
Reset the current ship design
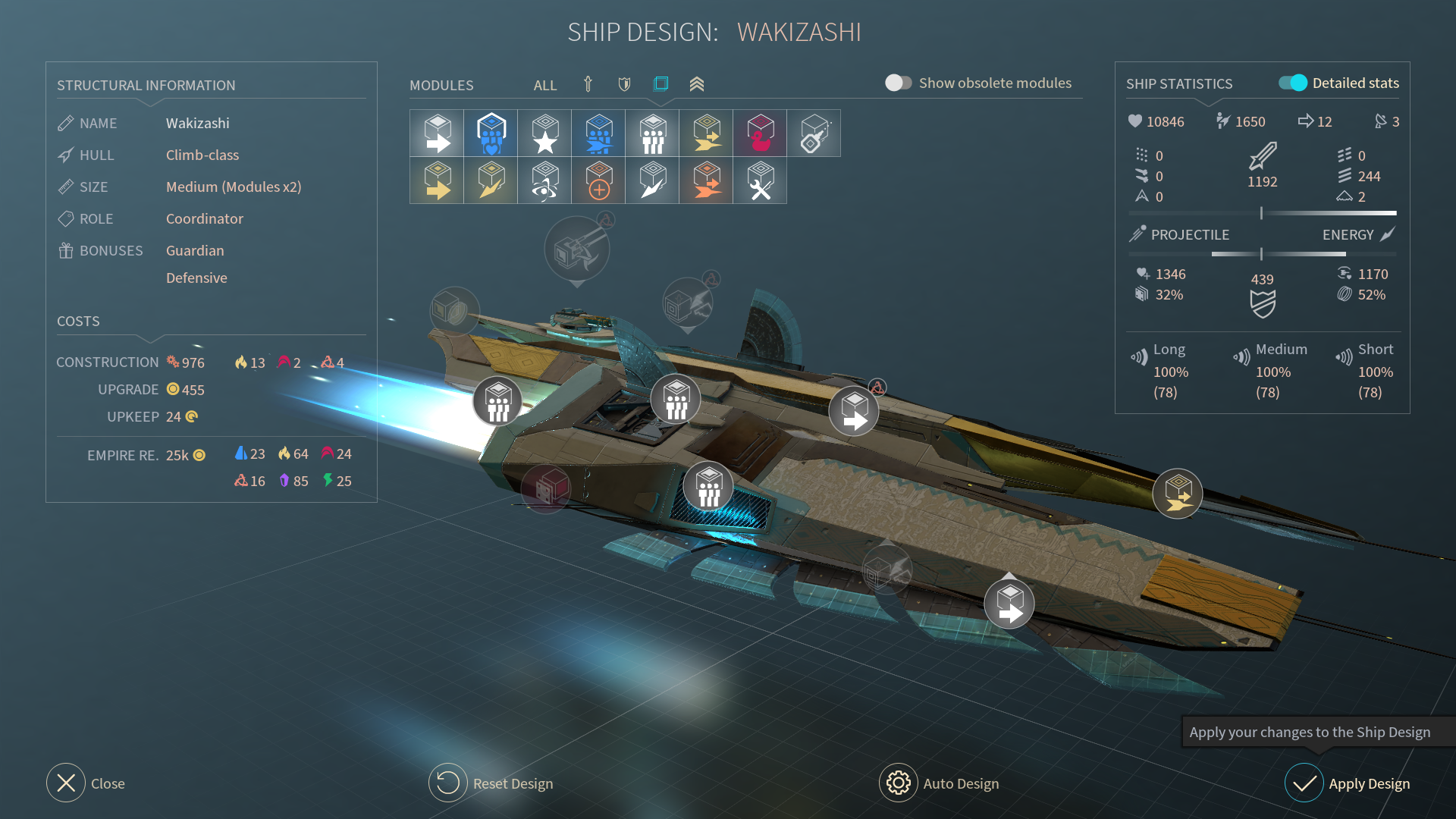tap(448, 783)
